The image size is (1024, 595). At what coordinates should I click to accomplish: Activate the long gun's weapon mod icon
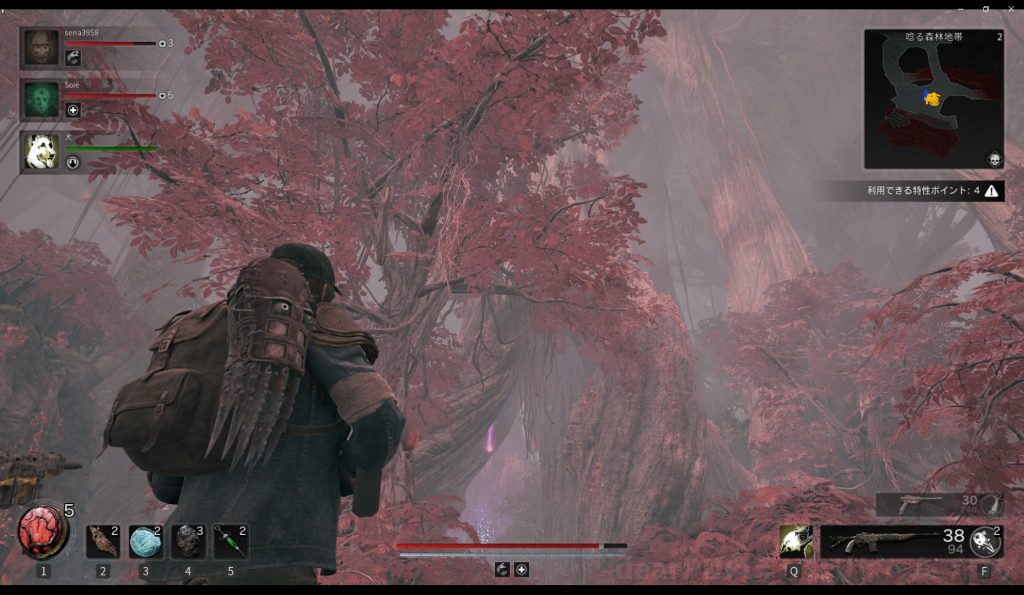pyautogui.click(x=985, y=541)
